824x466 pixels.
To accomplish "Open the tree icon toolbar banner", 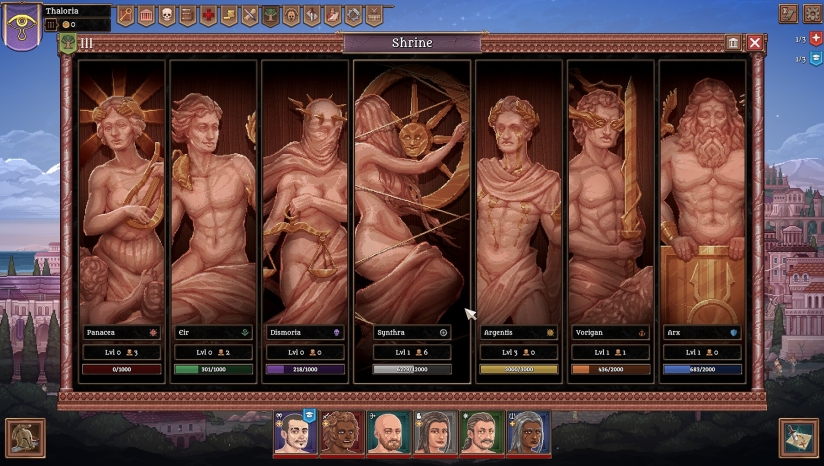I will [x=270, y=15].
